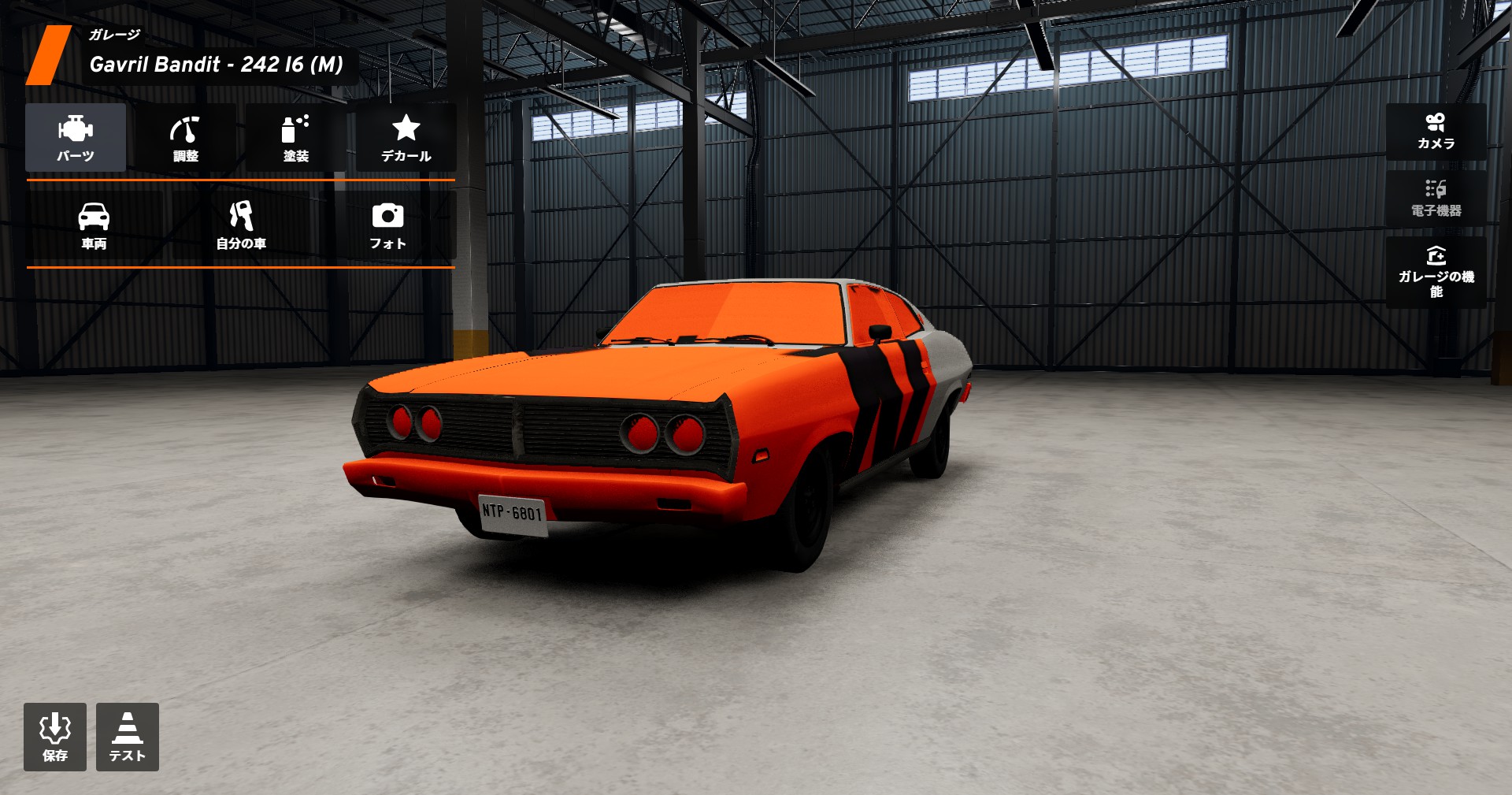
Task: Click the 保存 (Save) button
Action: (55, 737)
